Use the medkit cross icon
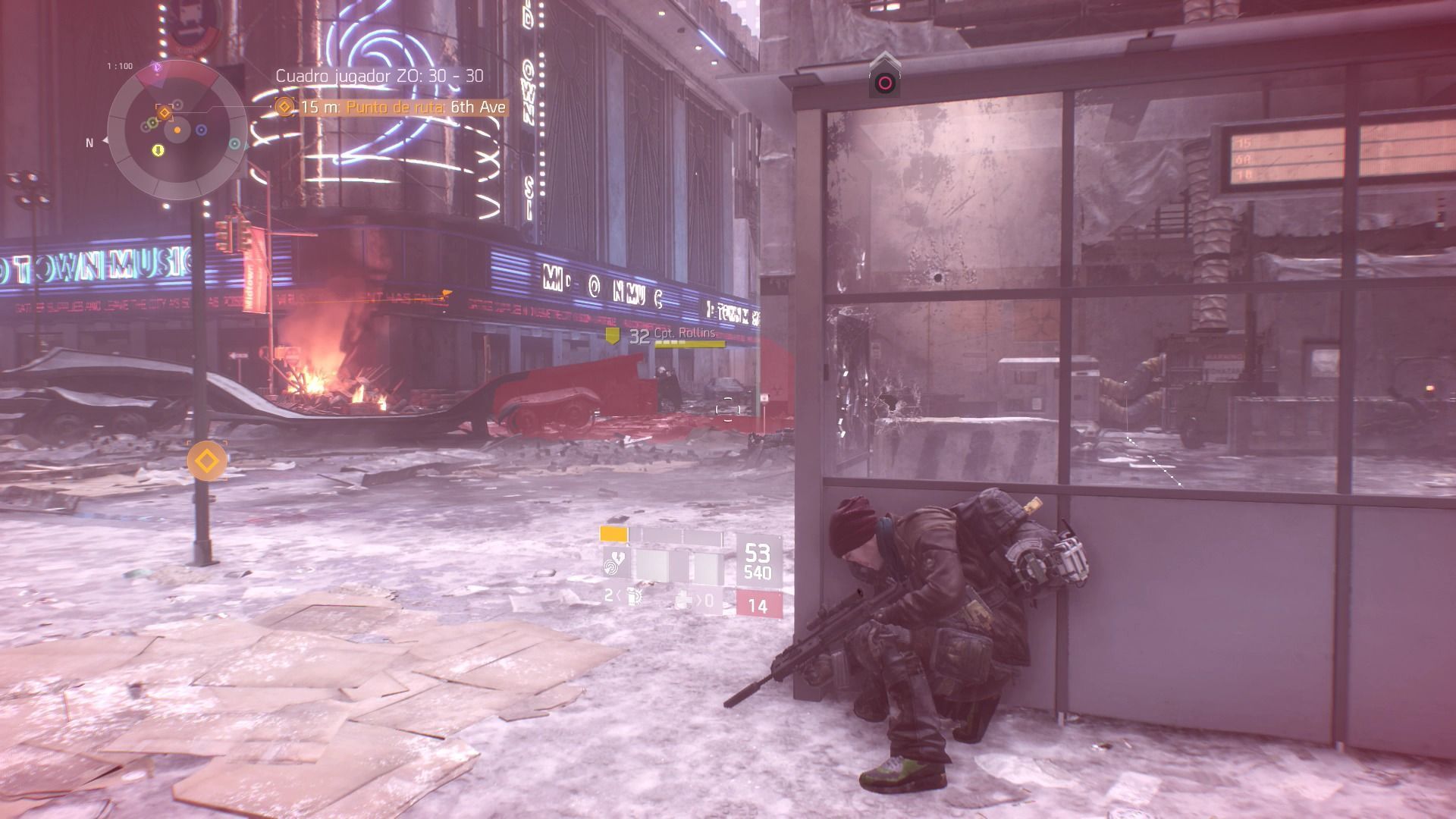Viewport: 1456px width, 819px height. click(x=685, y=601)
